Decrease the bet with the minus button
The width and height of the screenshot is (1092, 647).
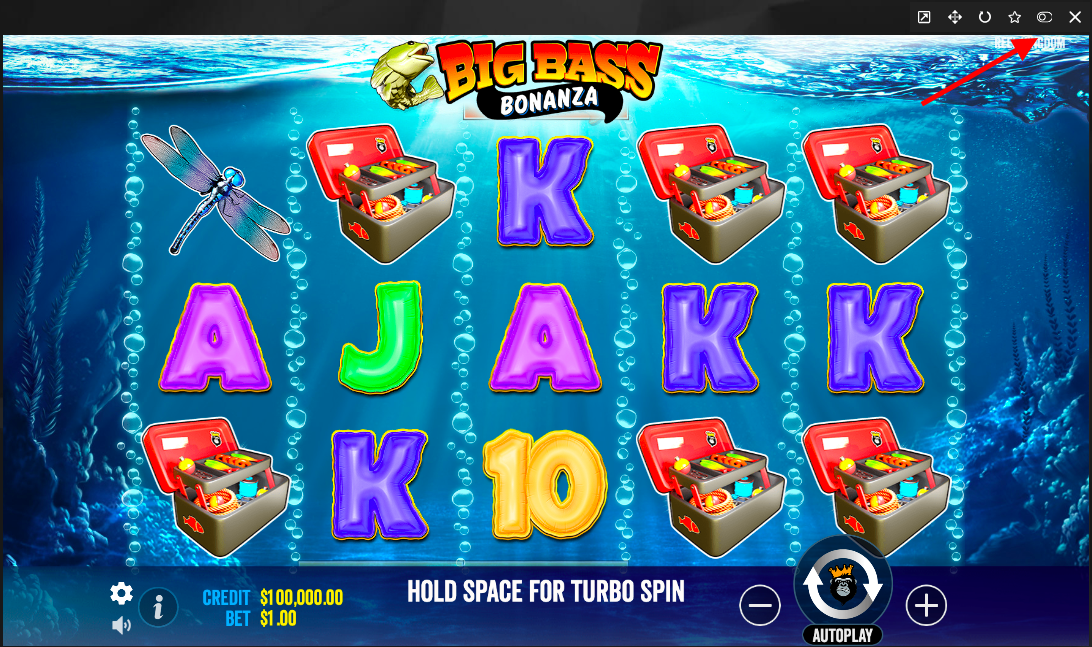click(x=760, y=605)
